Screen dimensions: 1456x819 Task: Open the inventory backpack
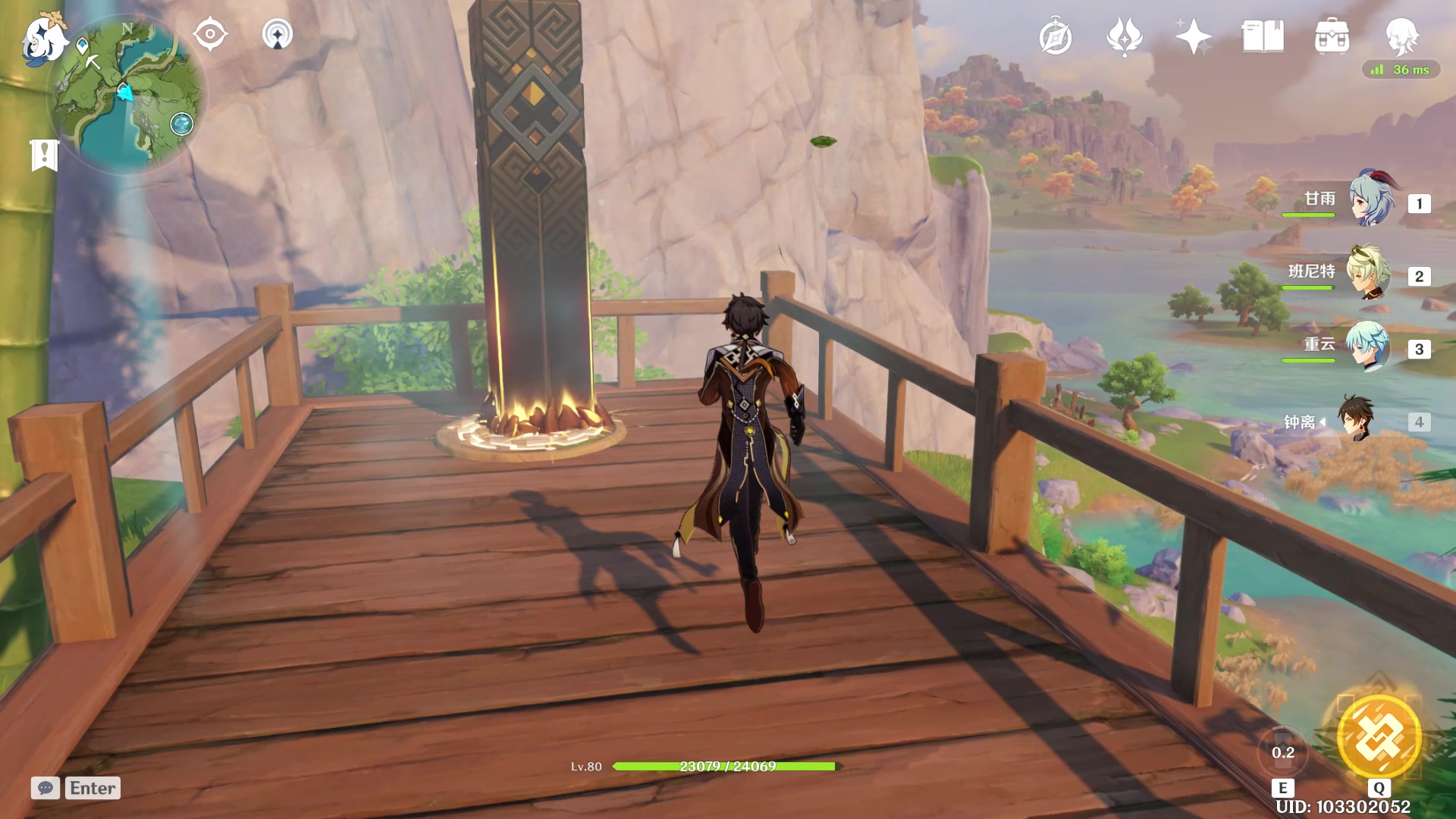[x=1332, y=36]
